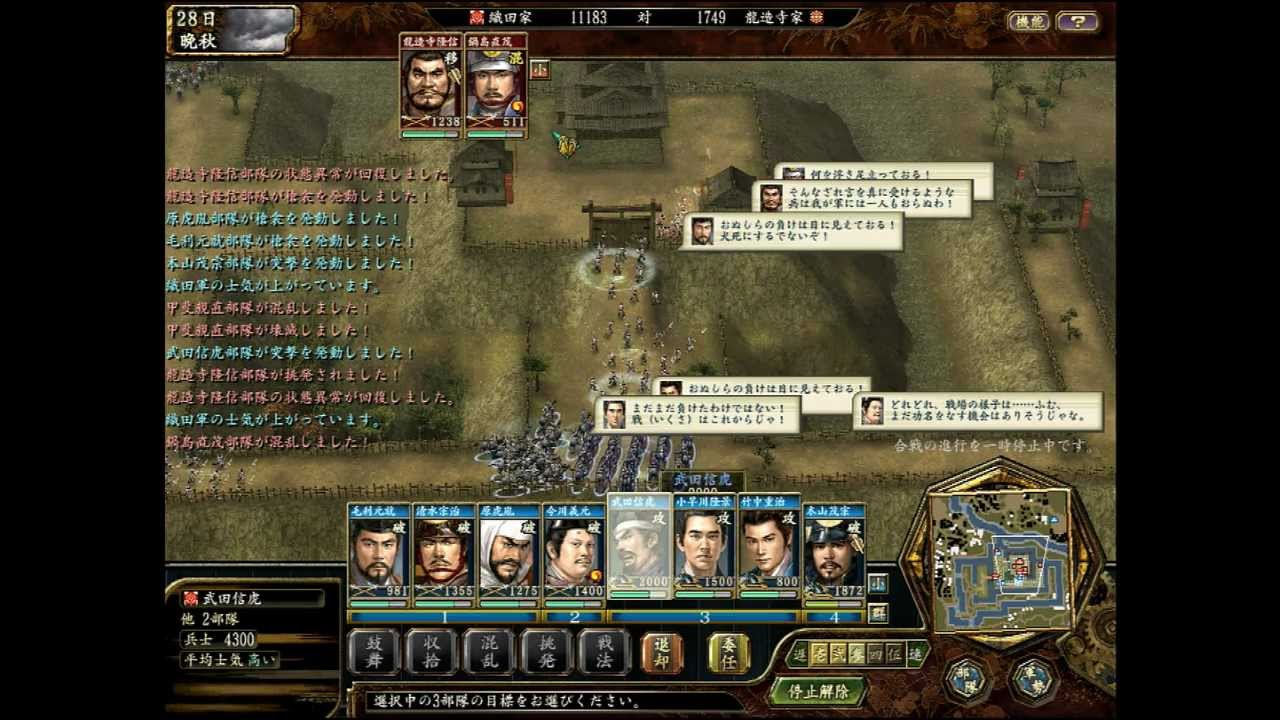The image size is (1280, 720).
Task: Click the castle minimap
Action: point(1000,558)
